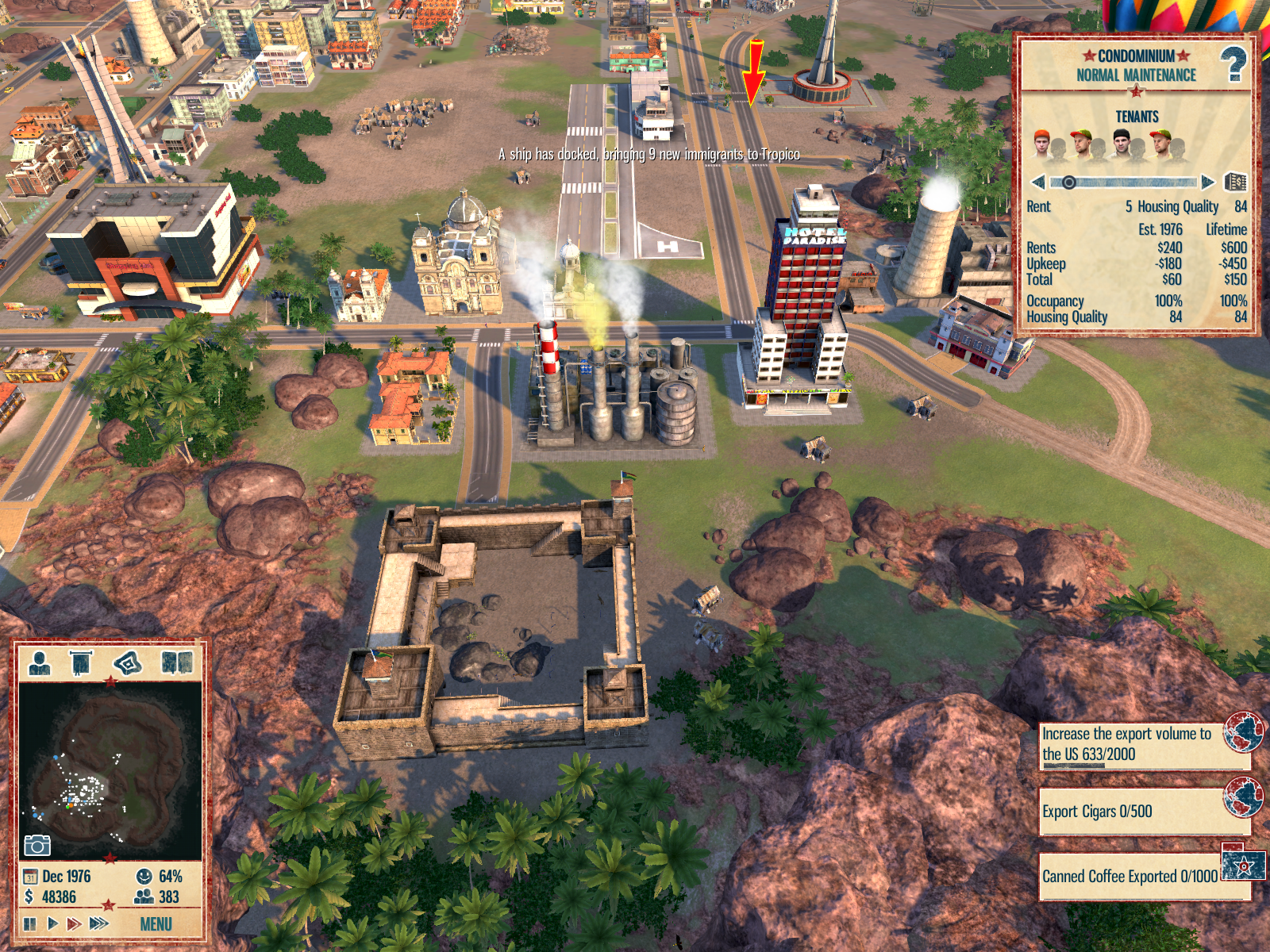Set game speed to triple fast-forward
Screen dimensions: 1270x952
pyautogui.click(x=99, y=923)
